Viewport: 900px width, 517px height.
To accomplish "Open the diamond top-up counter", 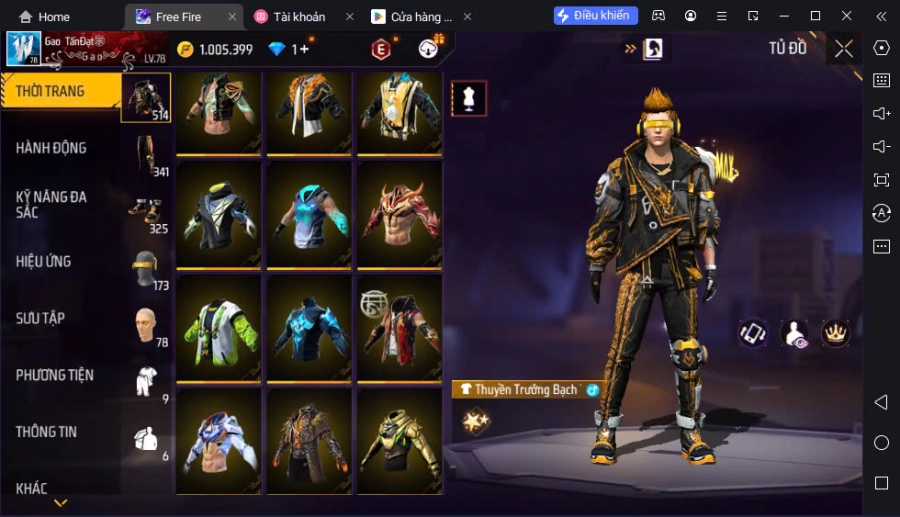I will [x=290, y=49].
